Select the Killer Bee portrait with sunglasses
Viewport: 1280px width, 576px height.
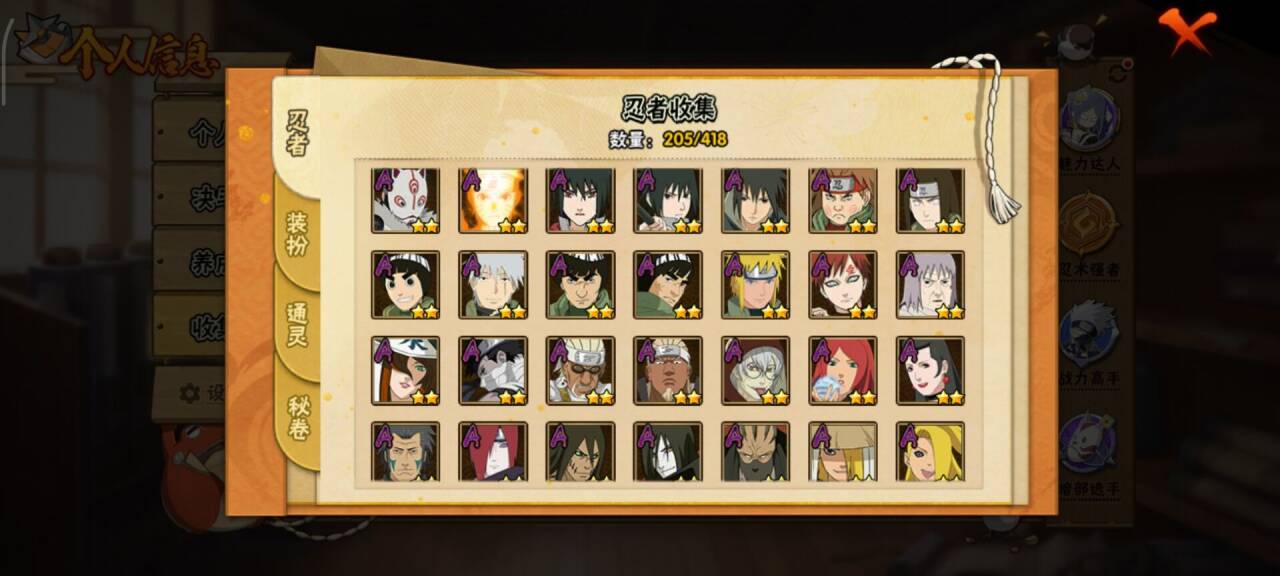580,370
